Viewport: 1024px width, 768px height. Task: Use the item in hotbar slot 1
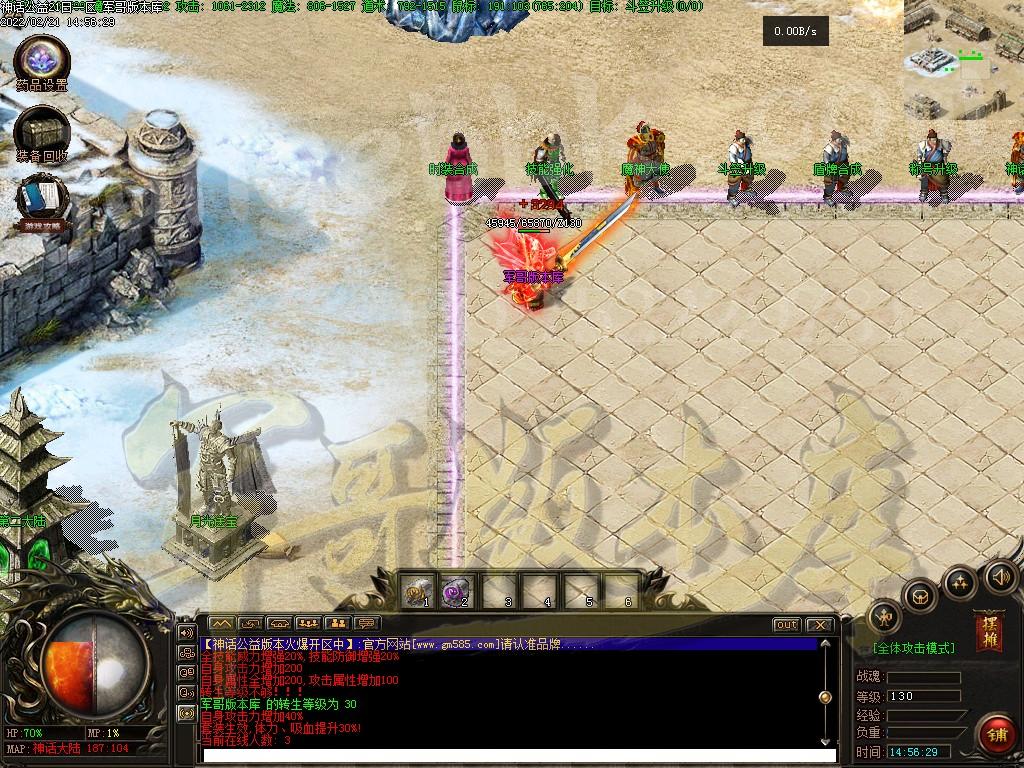coord(417,593)
